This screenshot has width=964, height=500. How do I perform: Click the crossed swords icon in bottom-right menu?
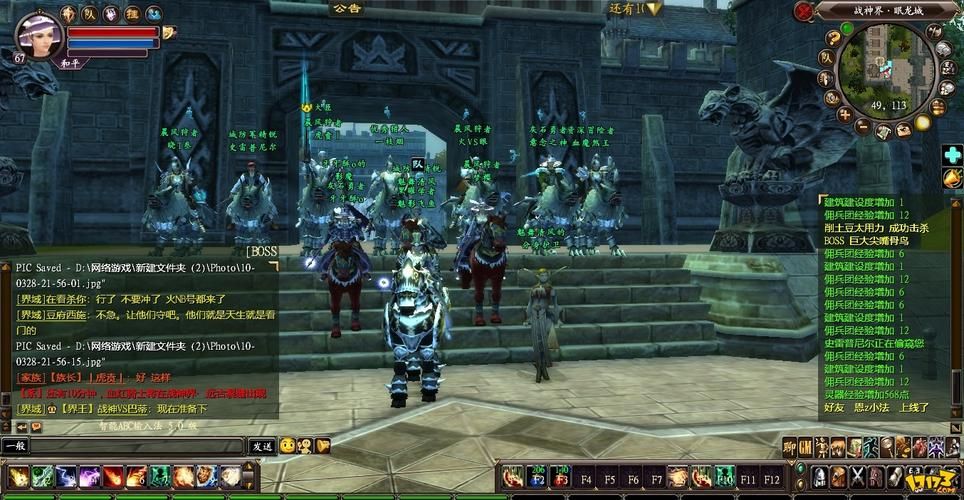click(x=857, y=476)
